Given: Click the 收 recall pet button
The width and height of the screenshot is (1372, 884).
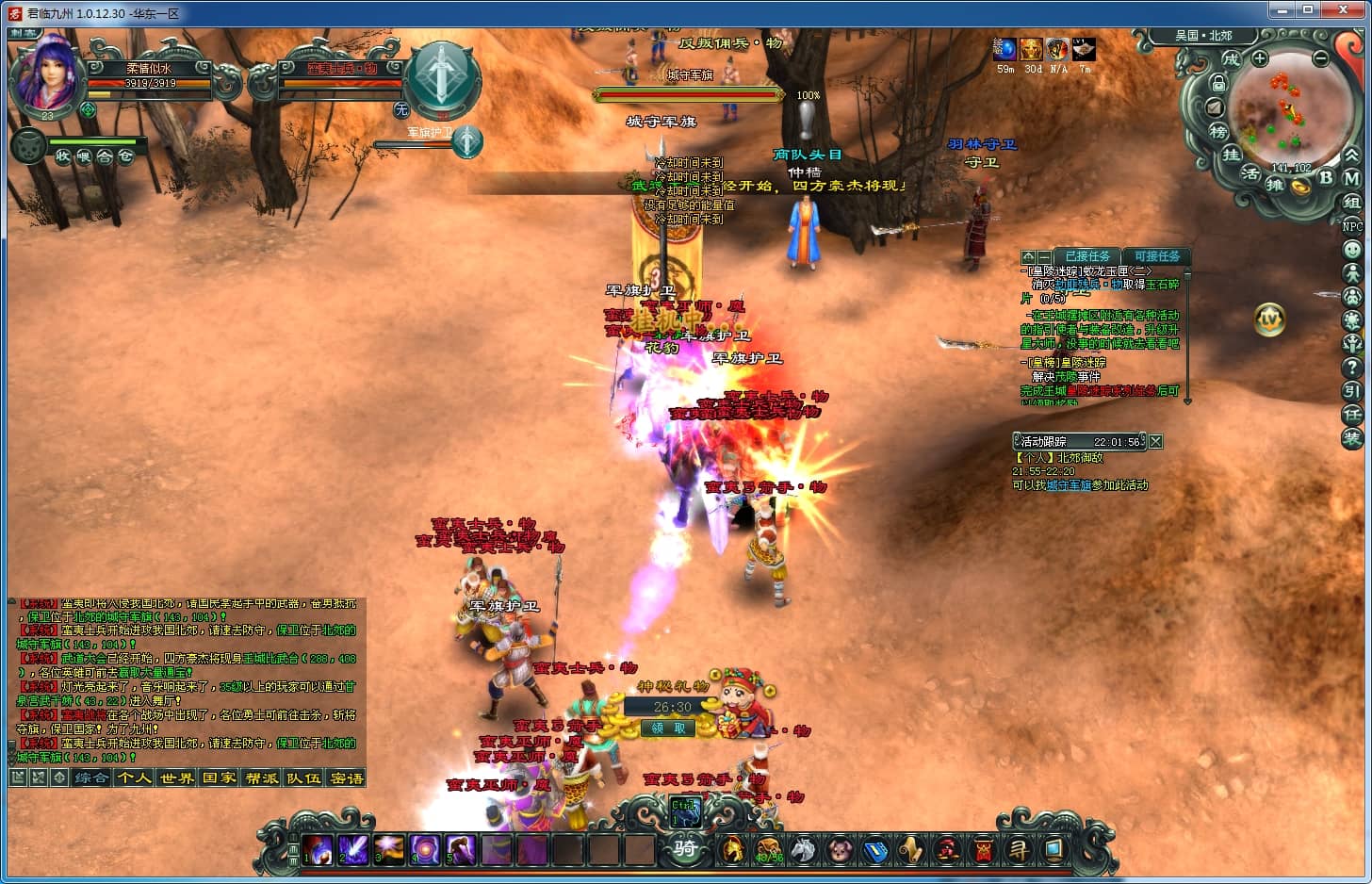Looking at the screenshot, I should (62, 156).
